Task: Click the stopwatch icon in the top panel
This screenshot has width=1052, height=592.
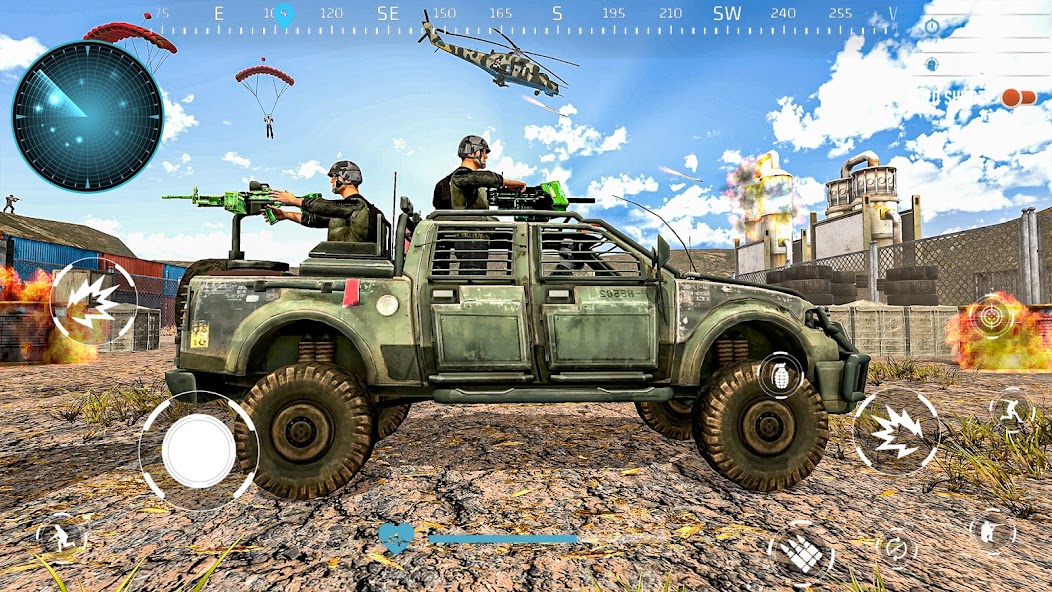Action: pyautogui.click(x=932, y=27)
